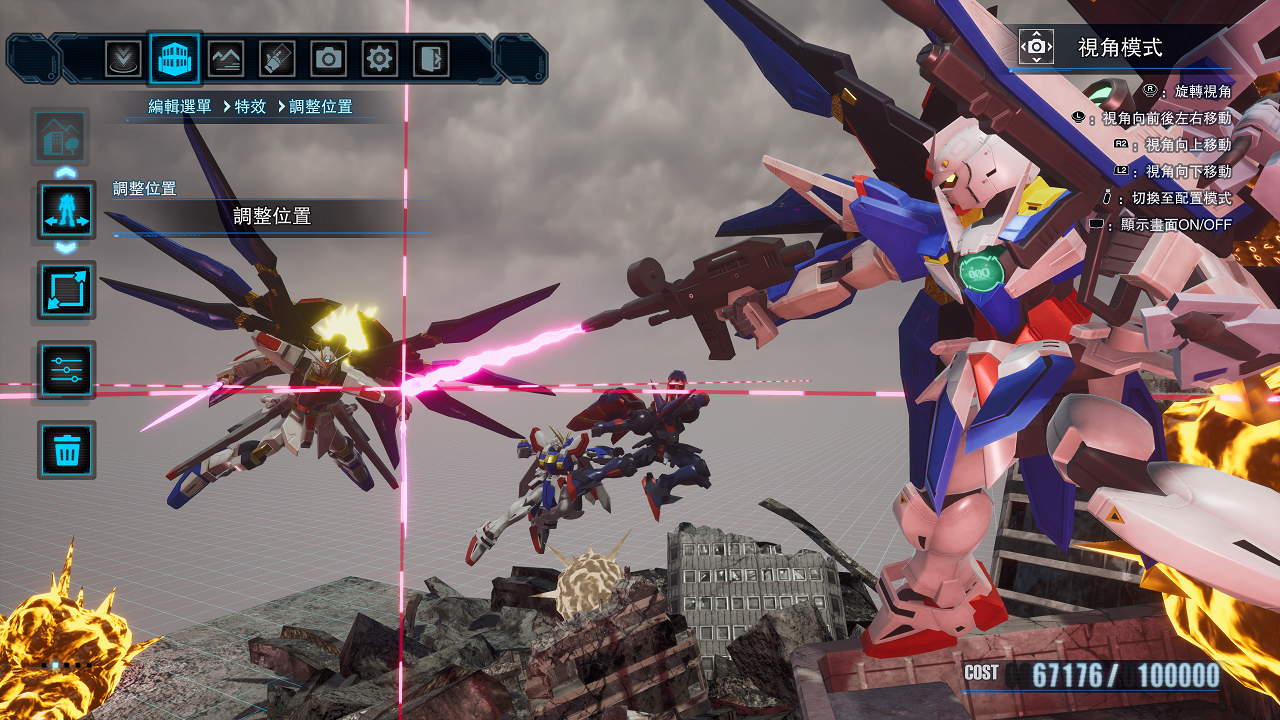This screenshot has width=1280, height=720.
Task: Open the downward-chevron placement icon in toolbar
Action: coord(124,59)
